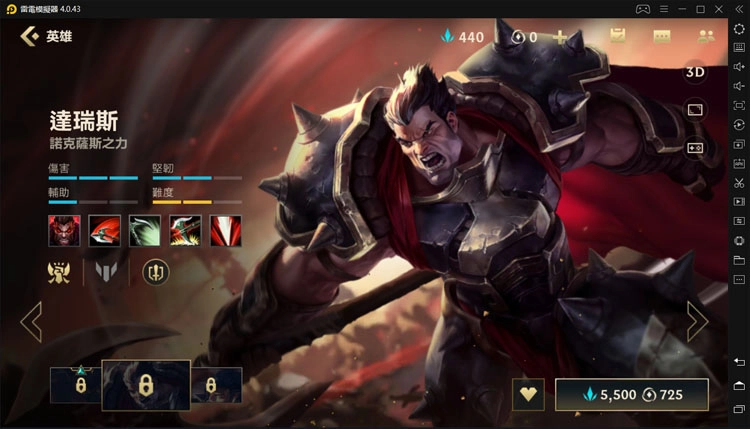The image size is (750, 429).
Task: Select the large locked center skin thumbnail
Action: [x=145, y=385]
